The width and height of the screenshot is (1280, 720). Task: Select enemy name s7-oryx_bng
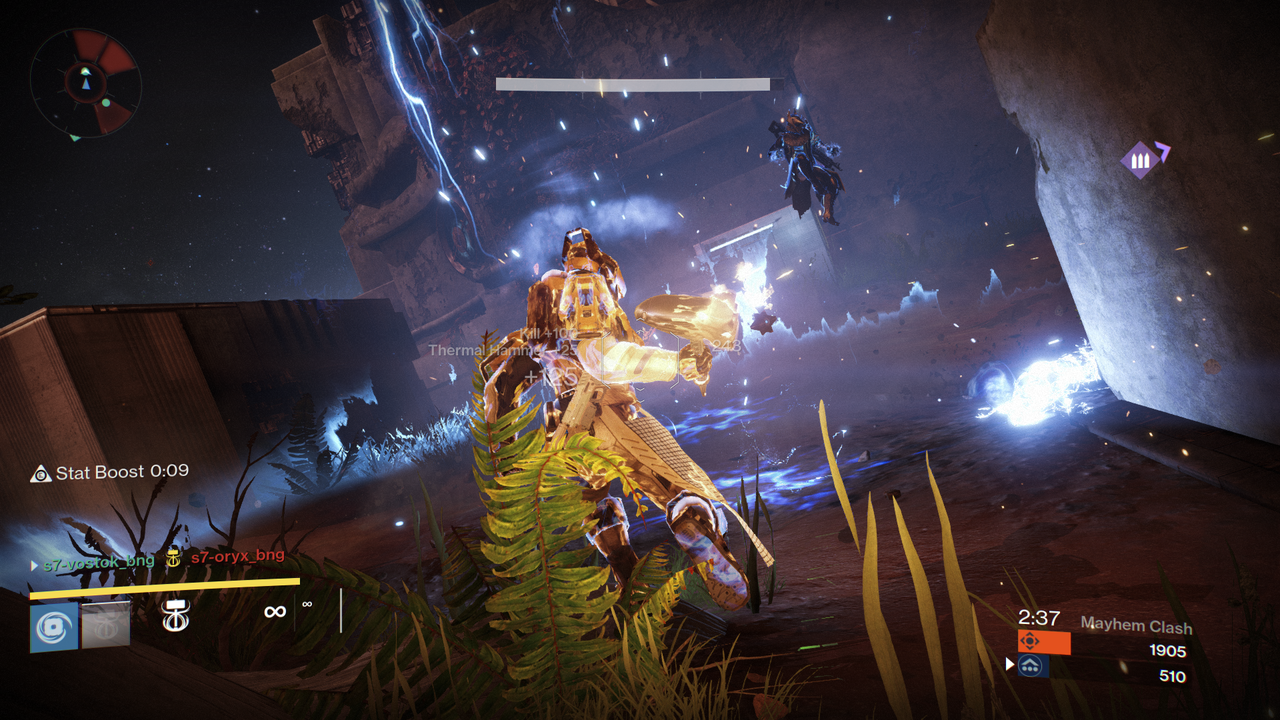238,556
